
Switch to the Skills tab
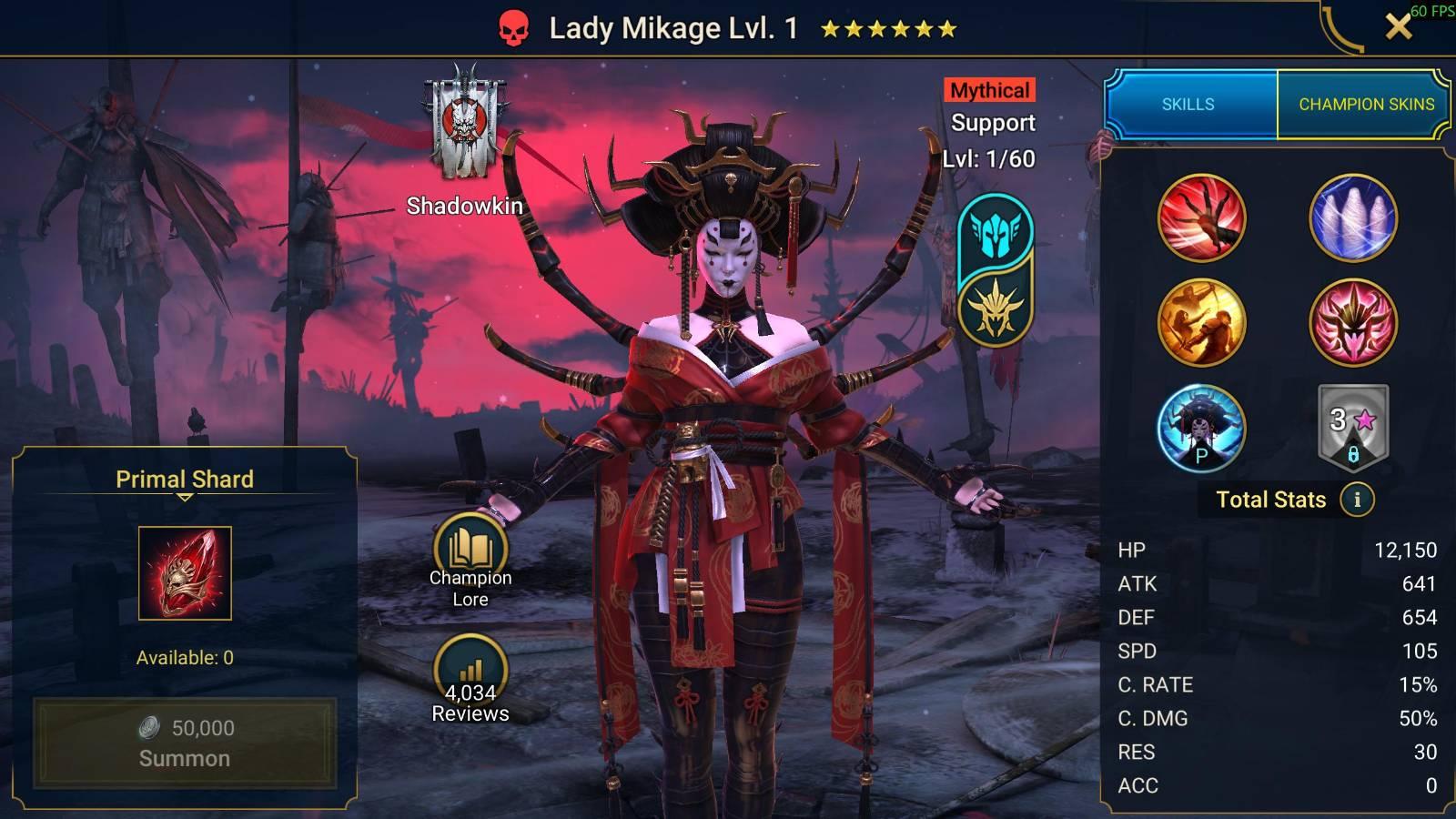[1188, 105]
